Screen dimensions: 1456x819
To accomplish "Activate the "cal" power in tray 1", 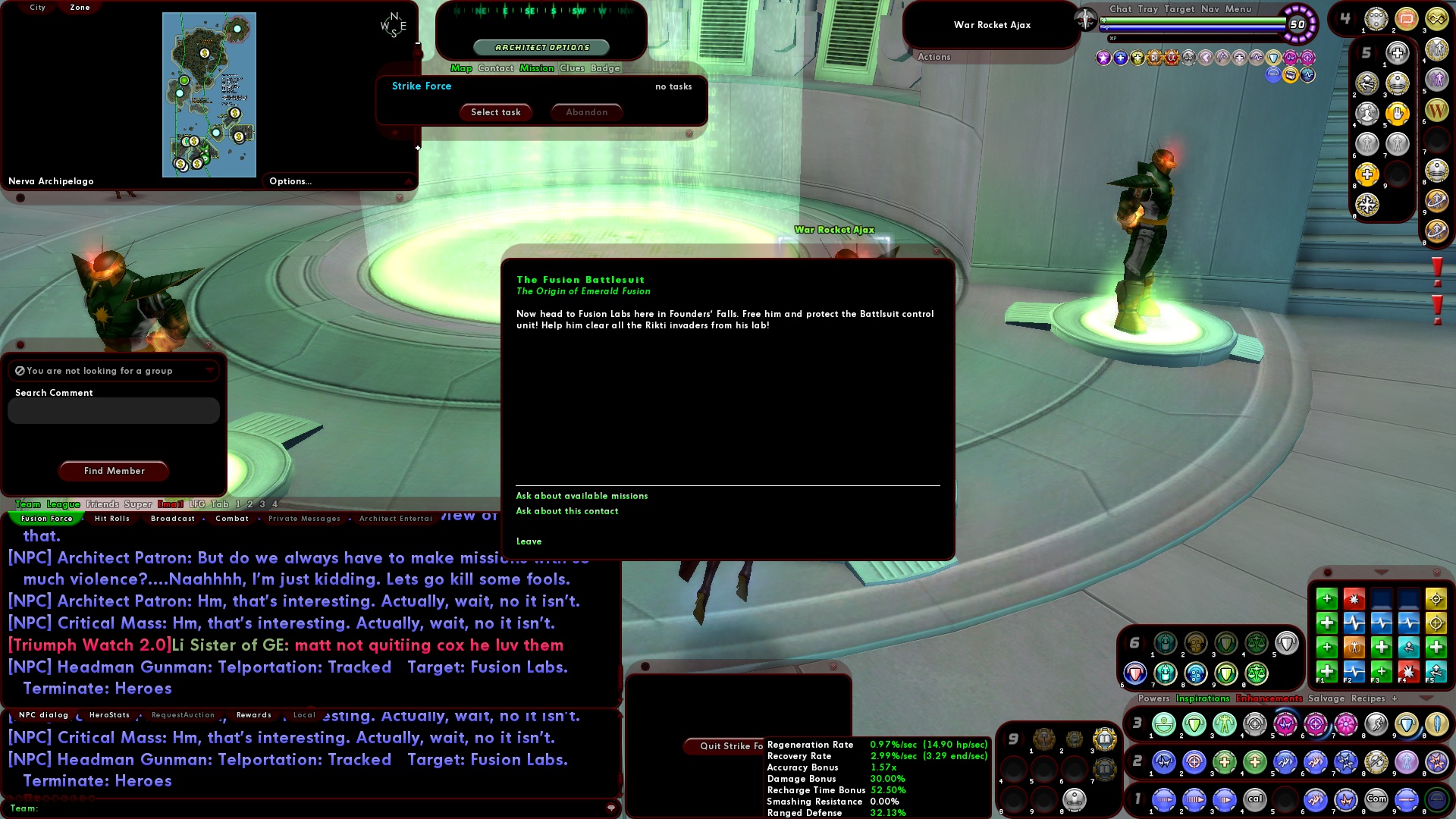I will (x=1255, y=799).
